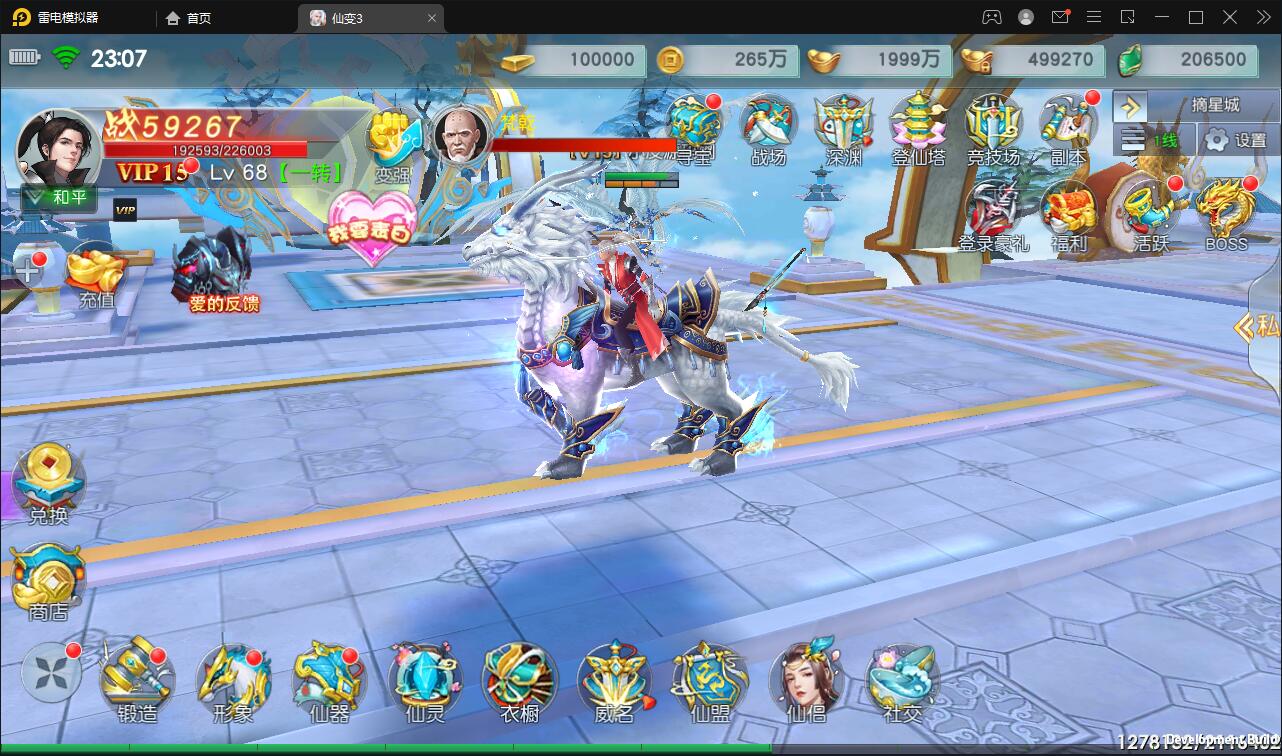The height and width of the screenshot is (756, 1282).
Task: Open the 变强 power-up guide
Action: [392, 145]
